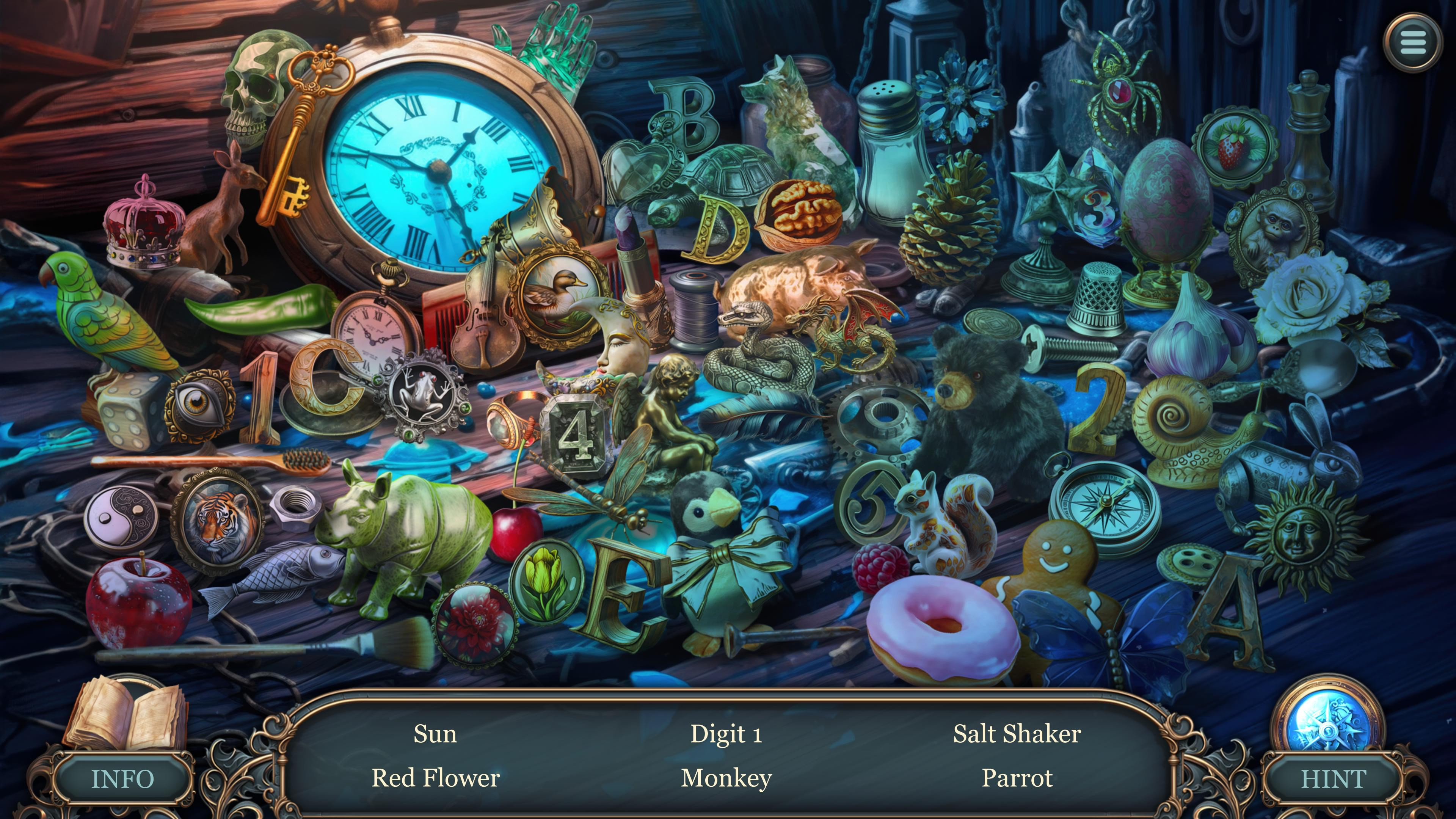Open the INFO panel
Viewport: 1456px width, 819px height.
(x=122, y=779)
